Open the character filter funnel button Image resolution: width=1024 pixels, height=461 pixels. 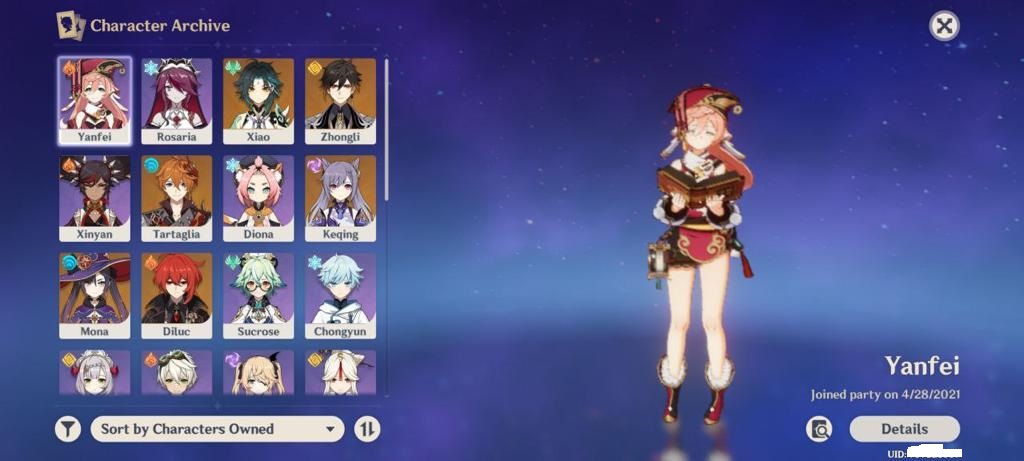[67, 429]
